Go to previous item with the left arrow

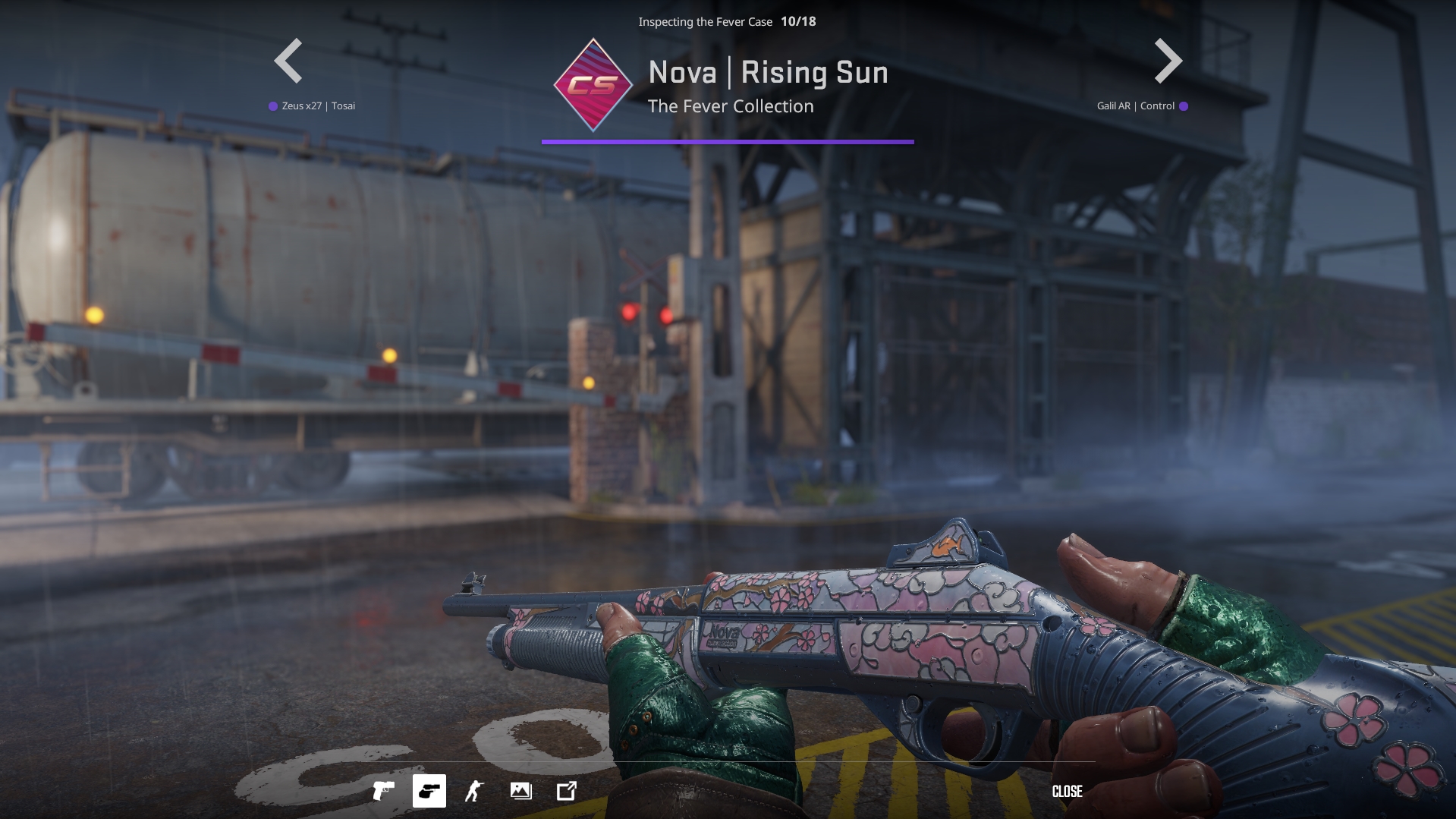click(x=288, y=61)
